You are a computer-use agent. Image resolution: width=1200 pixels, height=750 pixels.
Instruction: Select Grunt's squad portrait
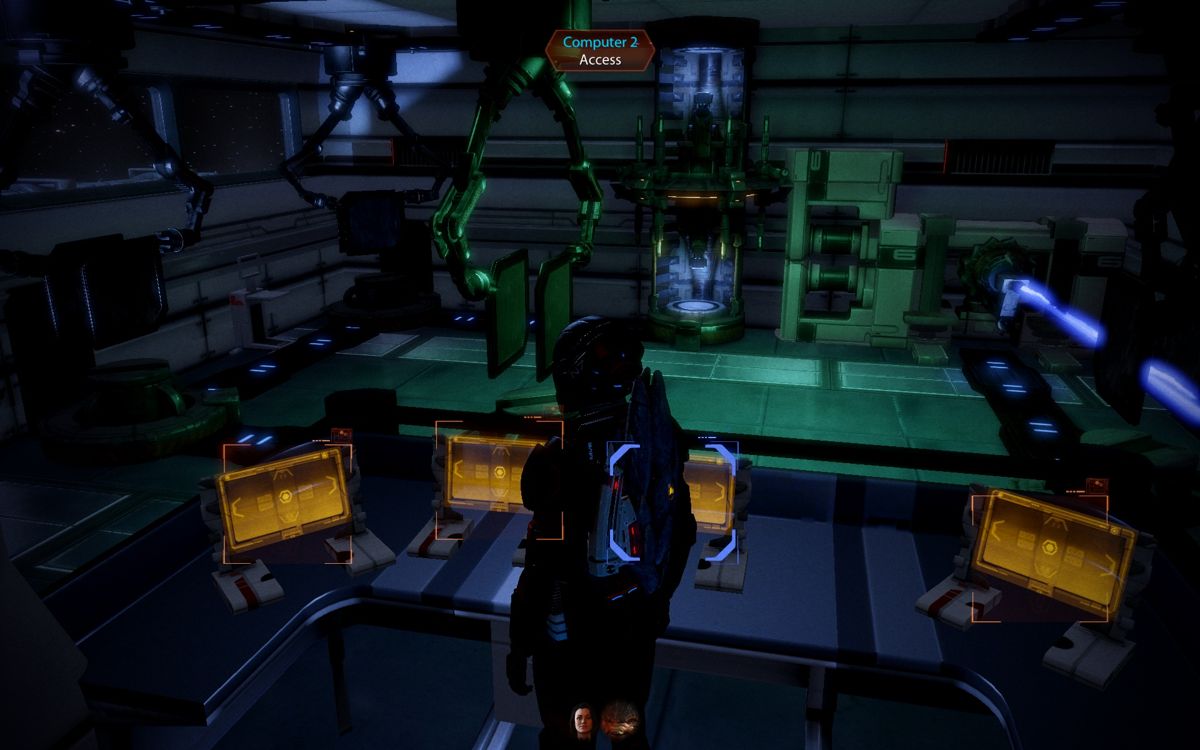click(x=619, y=722)
